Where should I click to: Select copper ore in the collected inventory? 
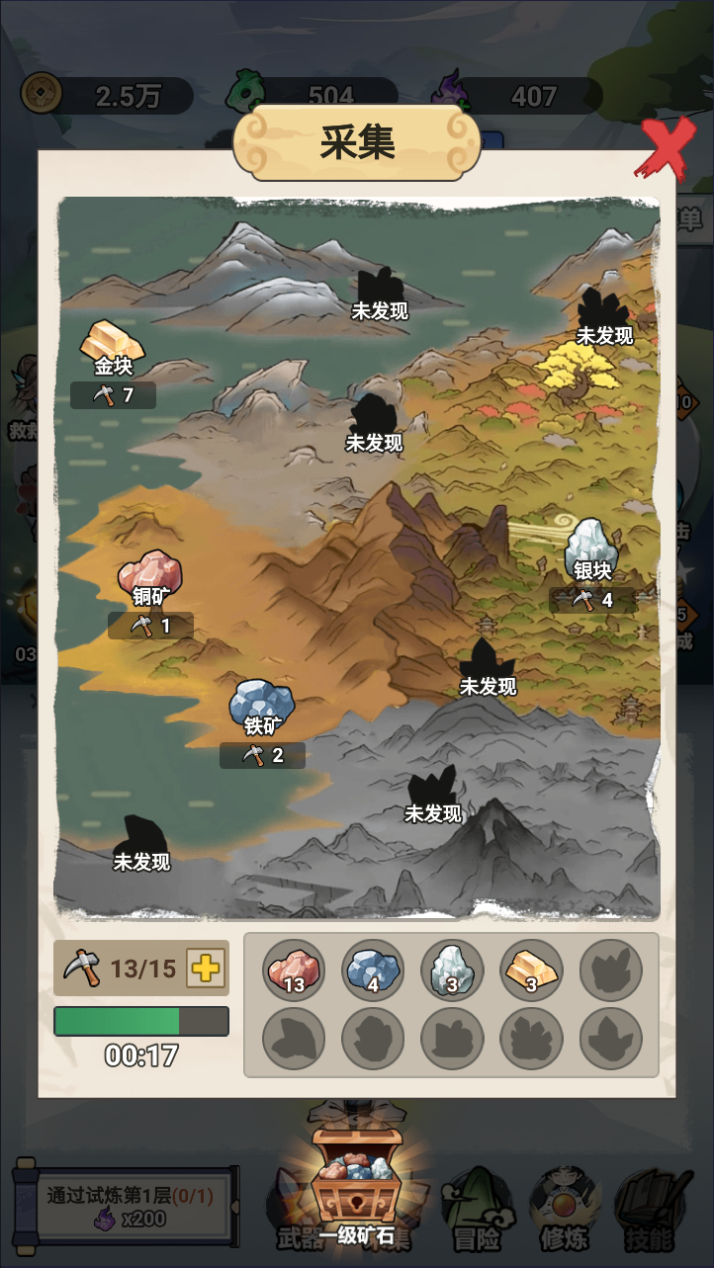[x=294, y=971]
